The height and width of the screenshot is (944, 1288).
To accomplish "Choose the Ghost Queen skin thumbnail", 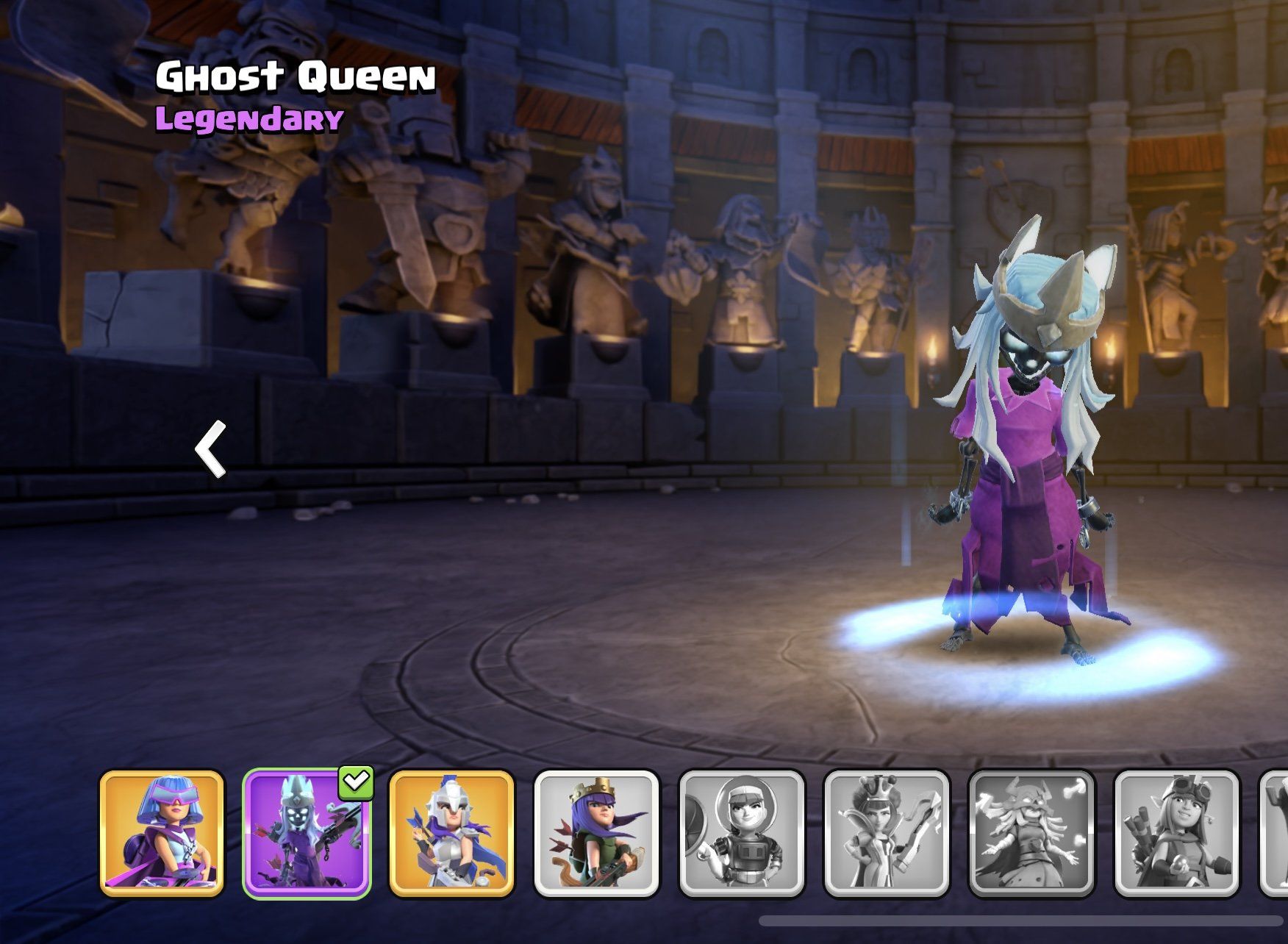I will [307, 833].
